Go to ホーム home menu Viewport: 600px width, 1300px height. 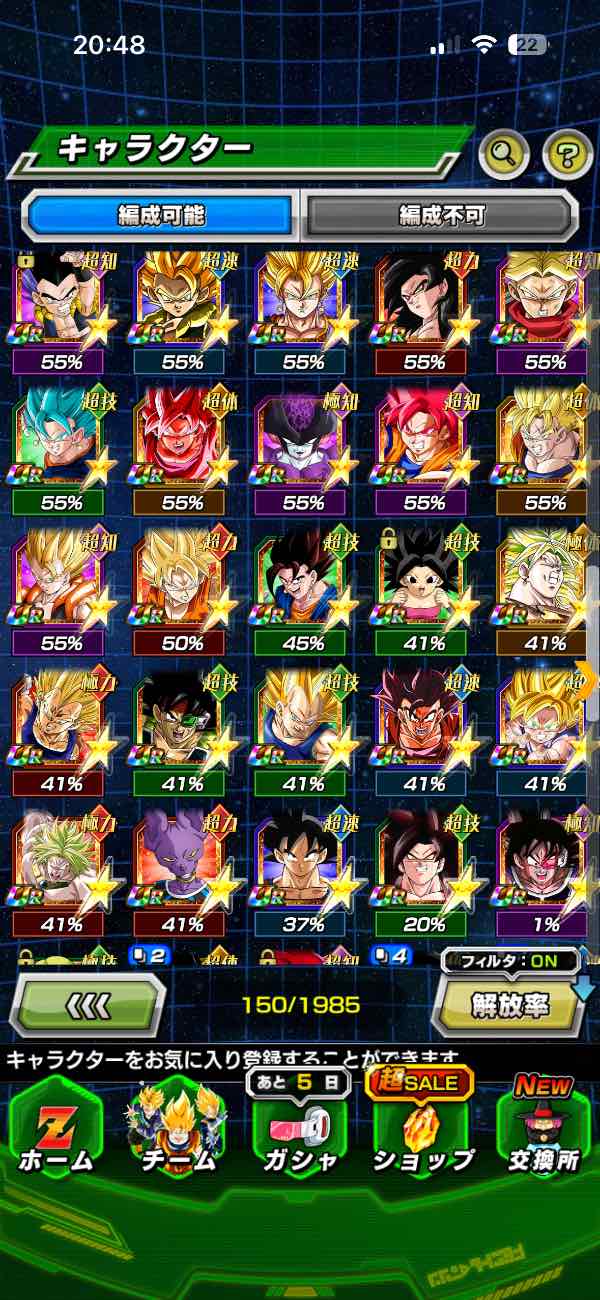(x=57, y=1128)
